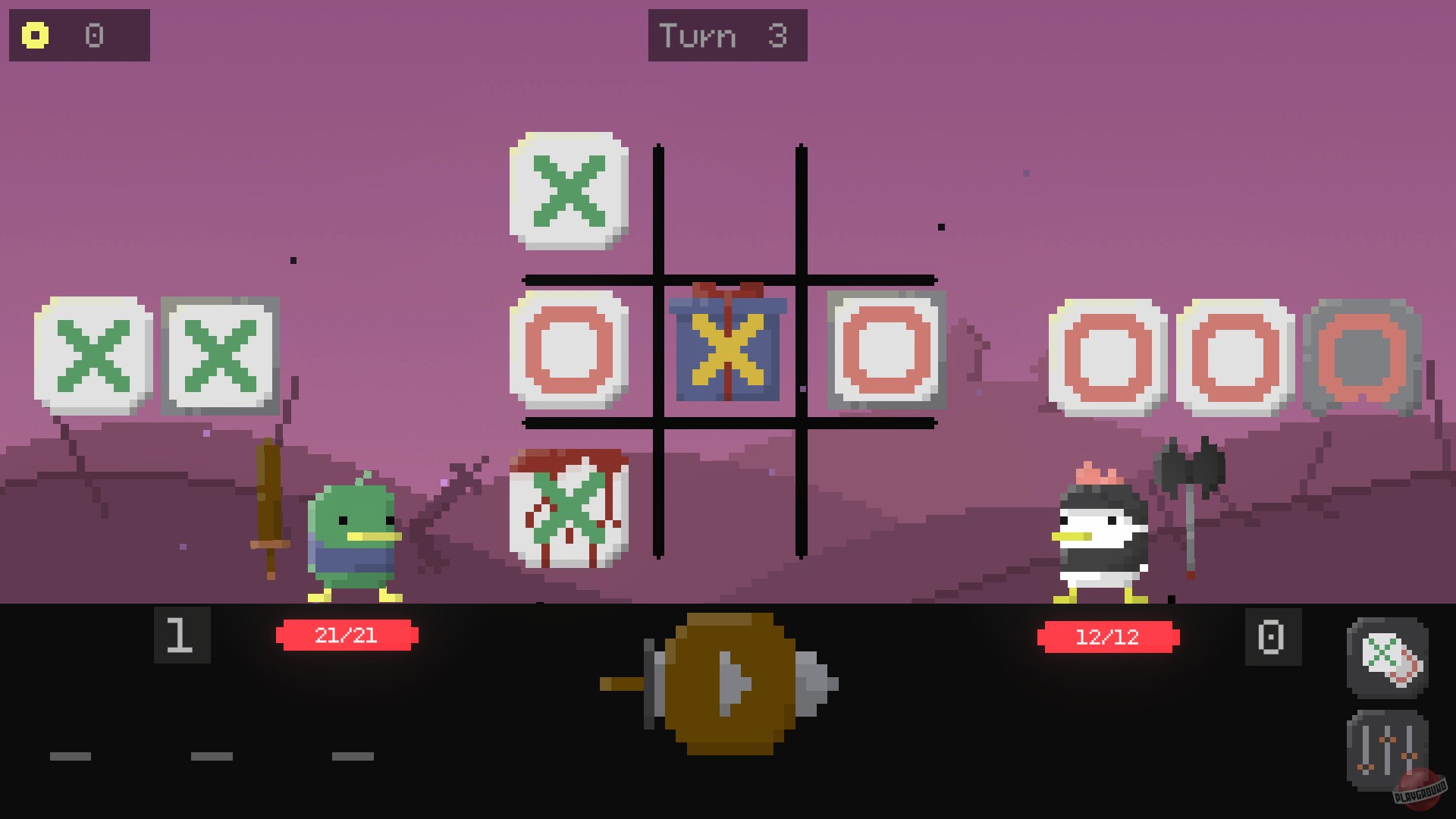Click the first empty slot at bottom left
Image resolution: width=1456 pixels, height=819 pixels.
(x=71, y=756)
